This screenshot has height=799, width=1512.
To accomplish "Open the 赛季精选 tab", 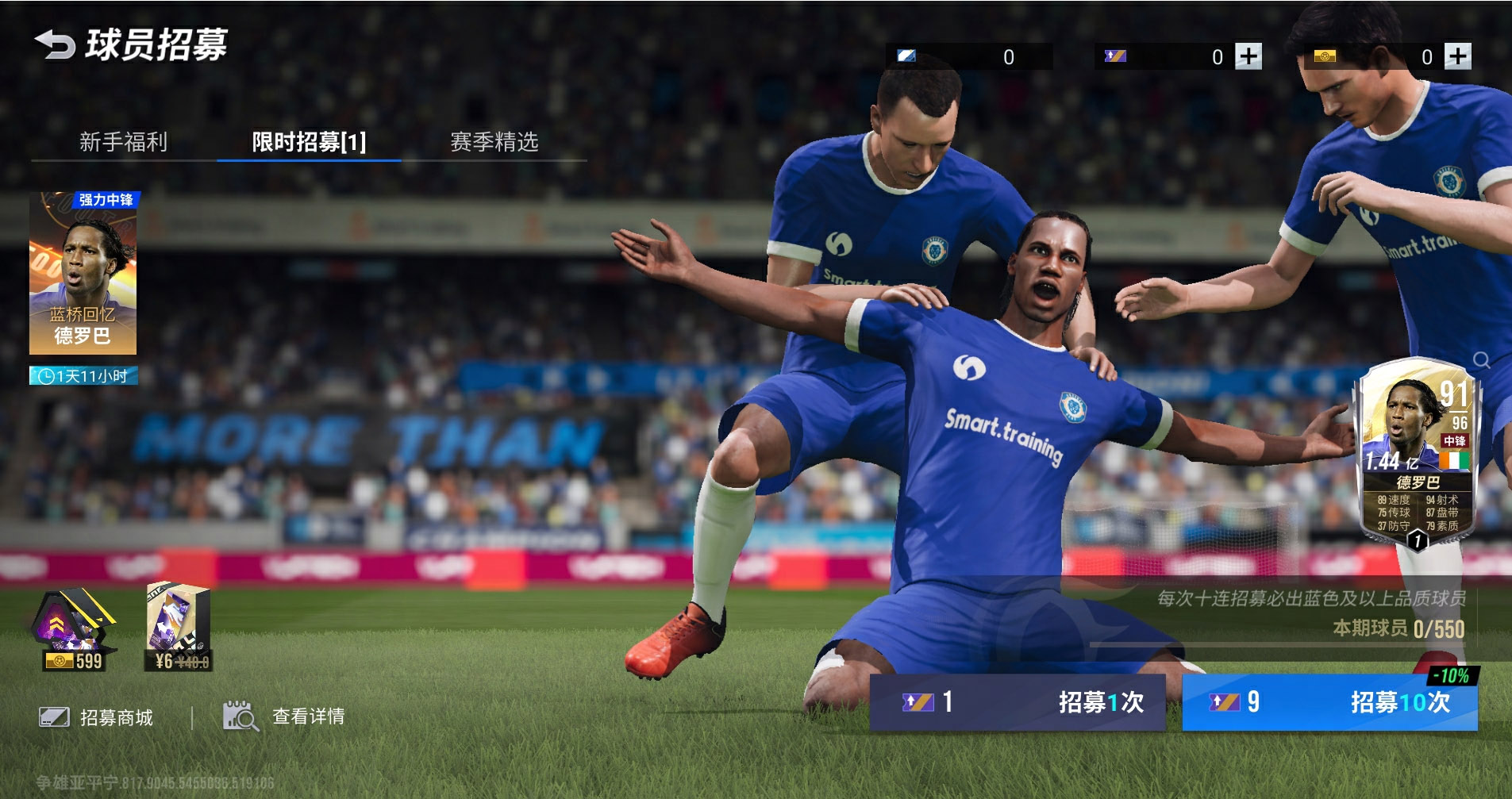I will (494, 142).
